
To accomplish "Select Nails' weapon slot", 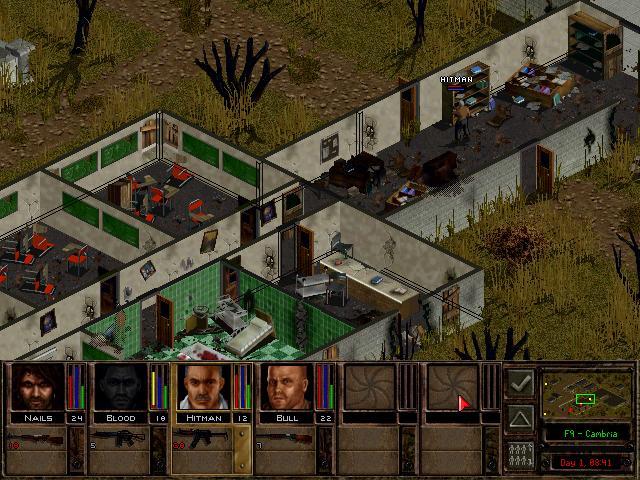I will click(37, 439).
